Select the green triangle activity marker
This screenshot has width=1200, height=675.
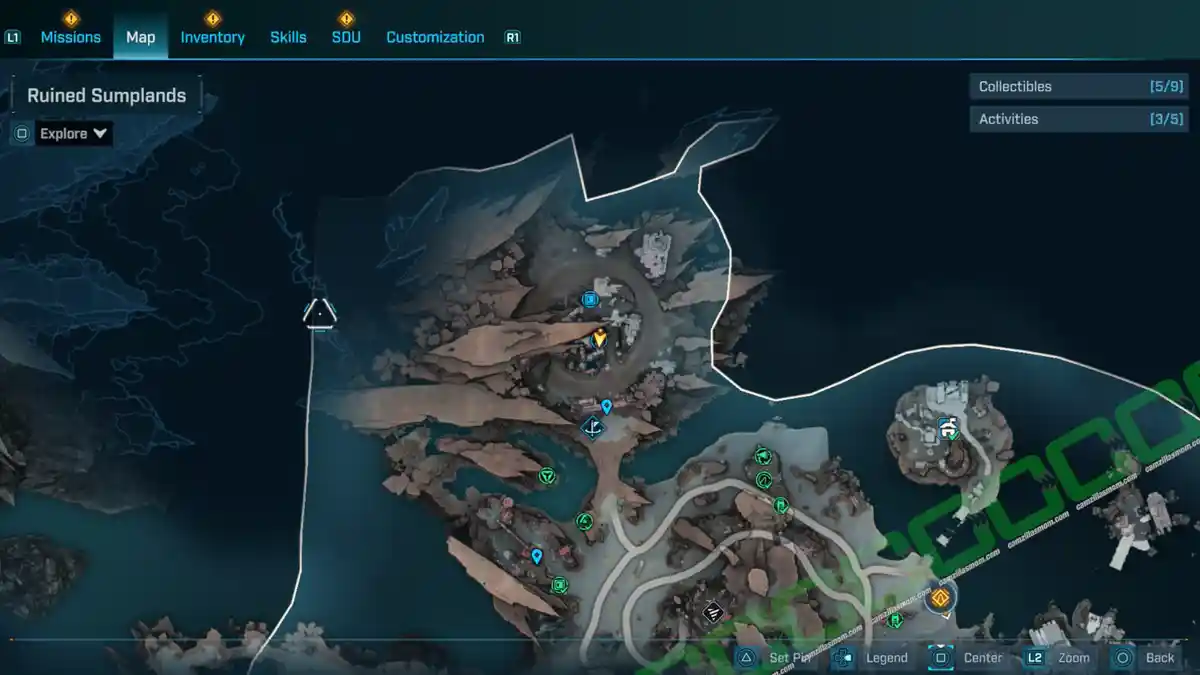[546, 476]
